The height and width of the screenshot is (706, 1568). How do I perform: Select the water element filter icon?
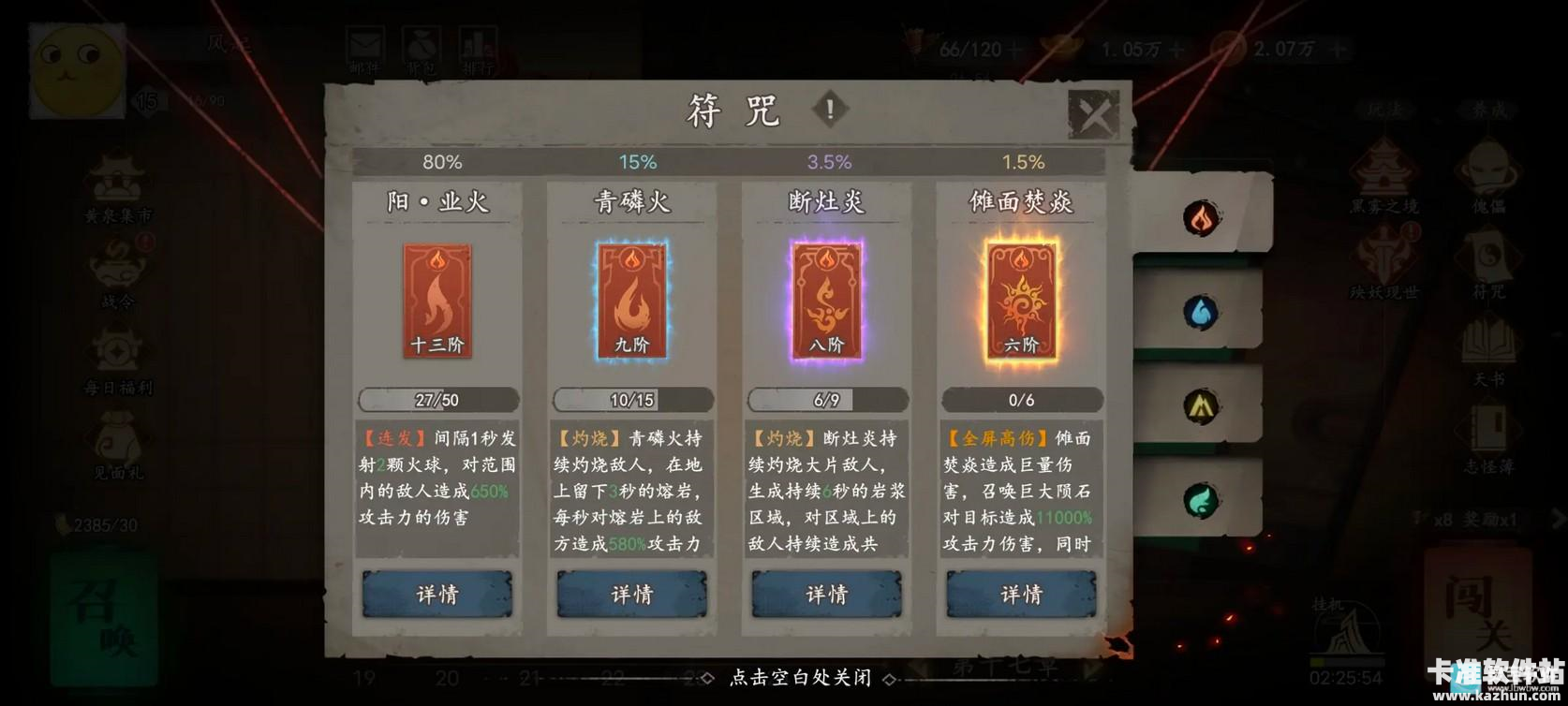click(x=1202, y=312)
